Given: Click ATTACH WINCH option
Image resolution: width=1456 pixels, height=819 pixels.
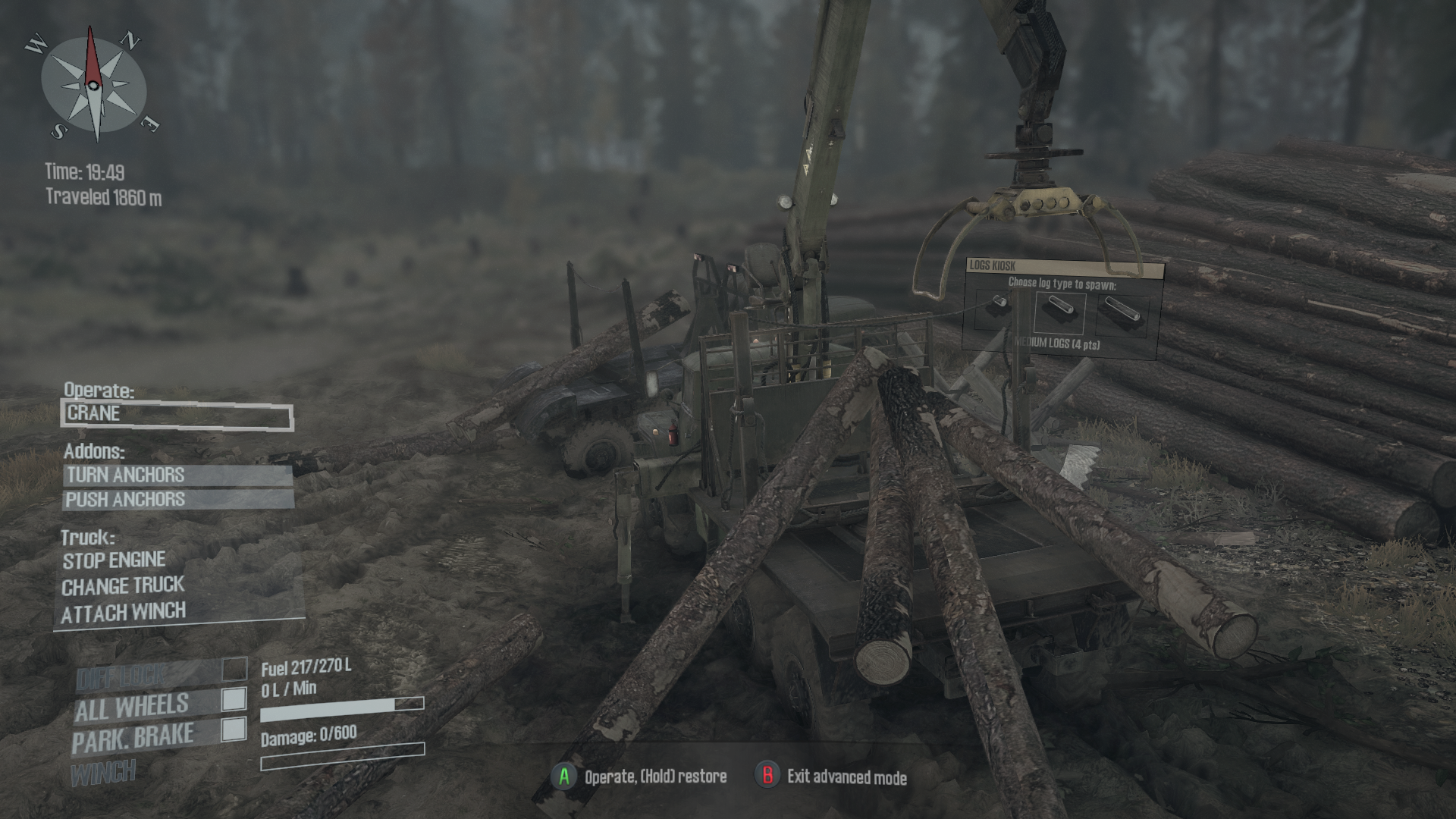Looking at the screenshot, I should pyautogui.click(x=125, y=613).
